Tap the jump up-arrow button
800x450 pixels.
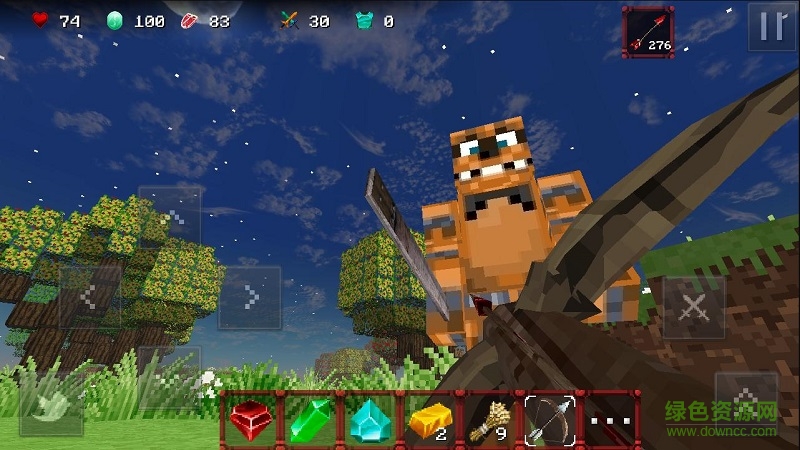pos(746,402)
